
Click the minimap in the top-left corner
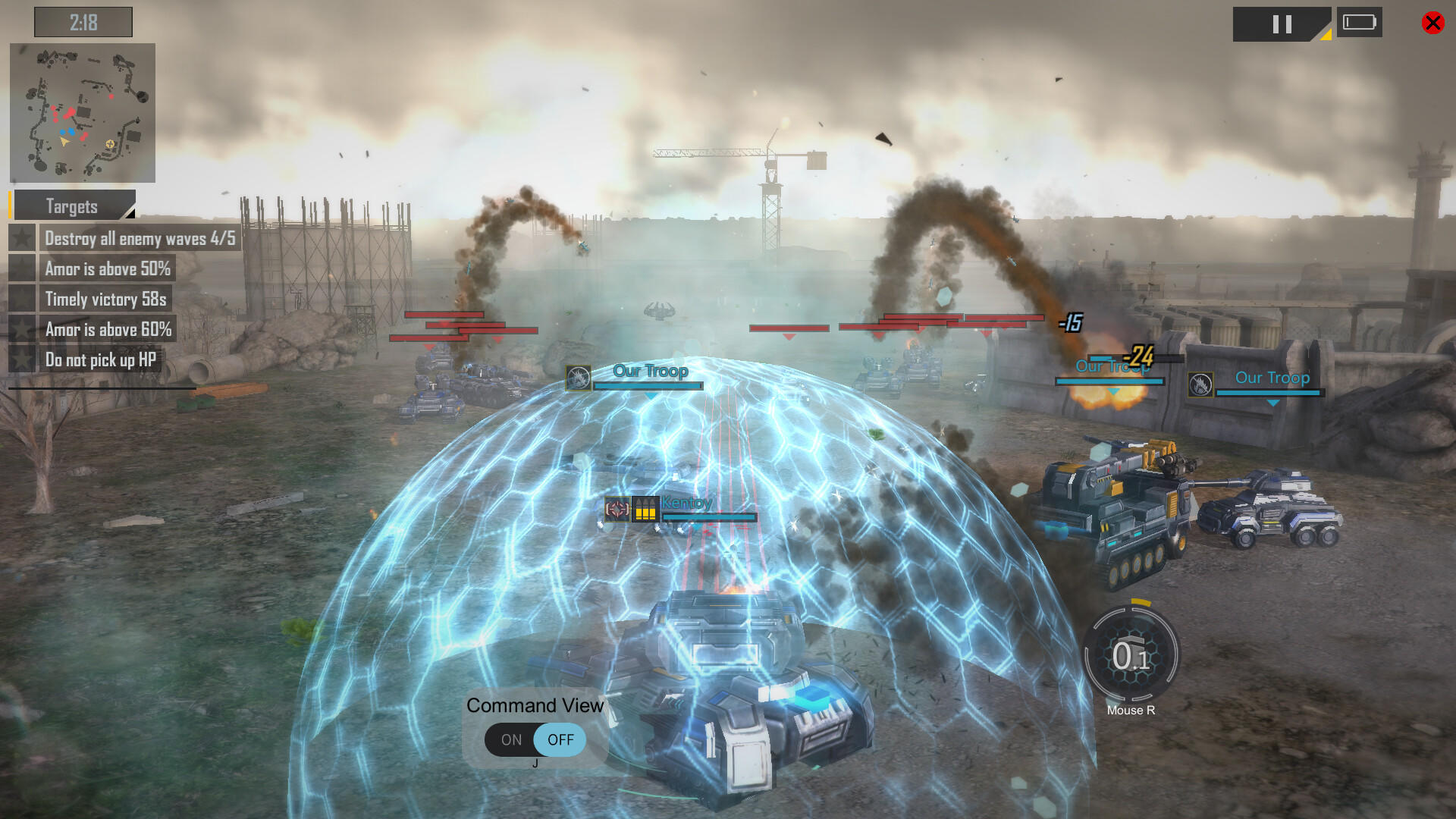pos(82,112)
